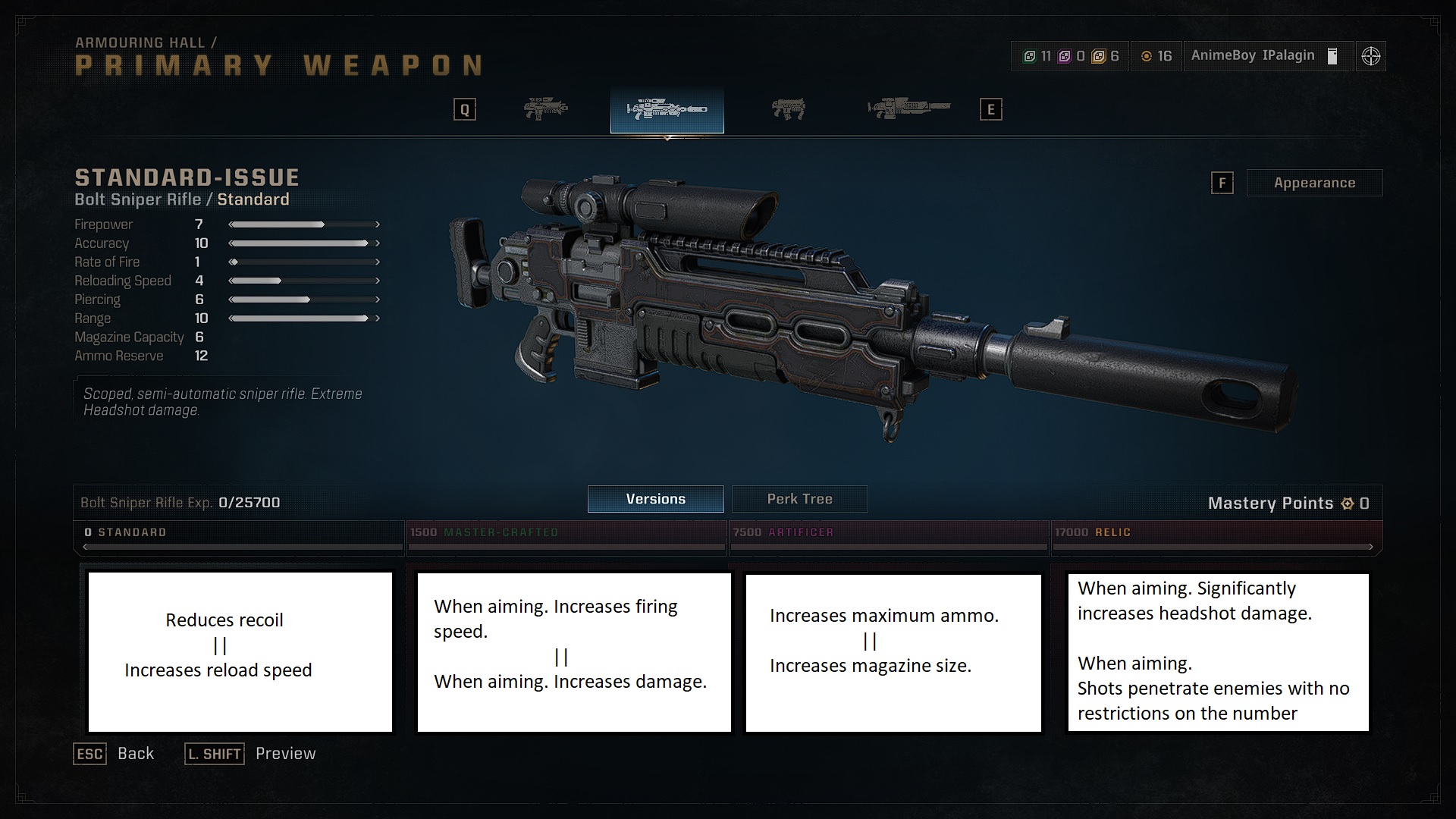Click the gold currency crate icon

[x=1100, y=55]
